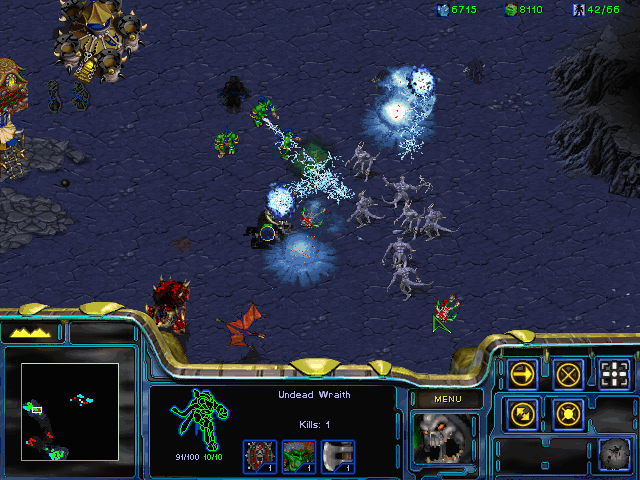The image size is (640, 480).
Task: Select the Attack crosshair command
Action: click(615, 374)
